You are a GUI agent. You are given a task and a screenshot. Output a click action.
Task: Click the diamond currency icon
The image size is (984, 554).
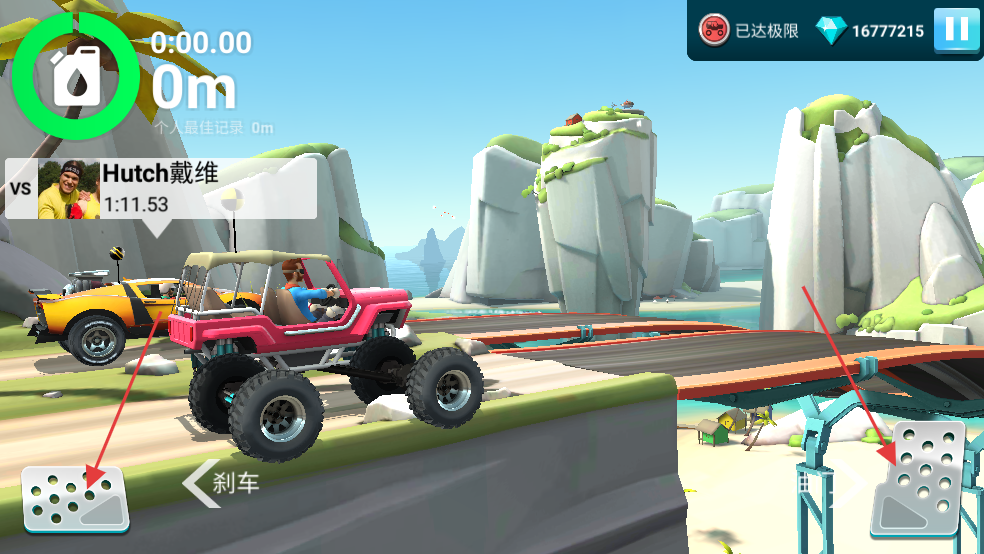[831, 30]
